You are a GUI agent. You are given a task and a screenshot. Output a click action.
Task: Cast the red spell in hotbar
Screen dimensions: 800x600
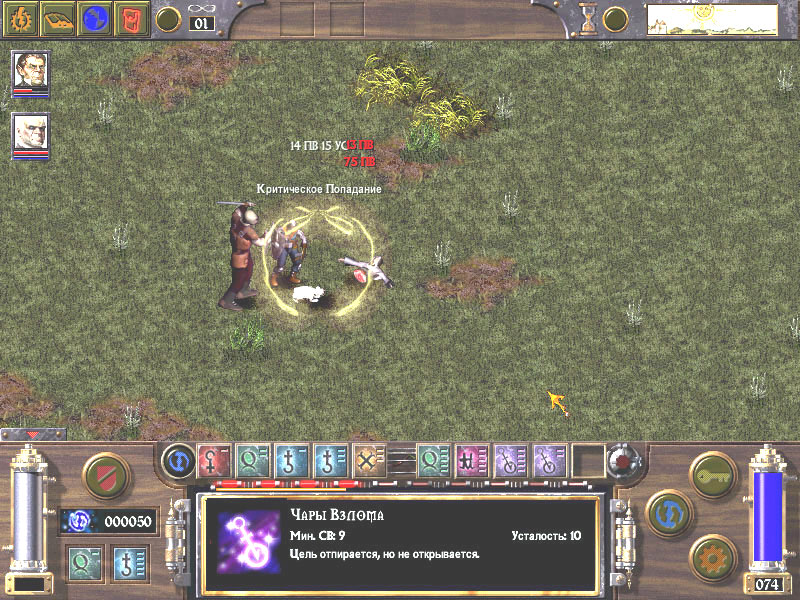(x=213, y=461)
